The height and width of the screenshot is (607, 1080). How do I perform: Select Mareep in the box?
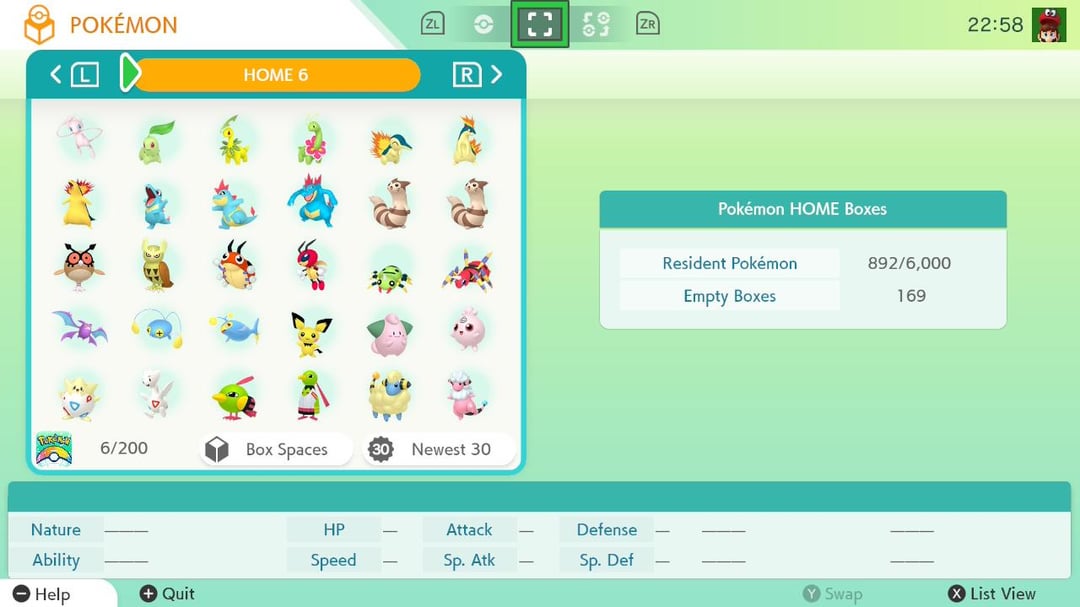(x=389, y=395)
